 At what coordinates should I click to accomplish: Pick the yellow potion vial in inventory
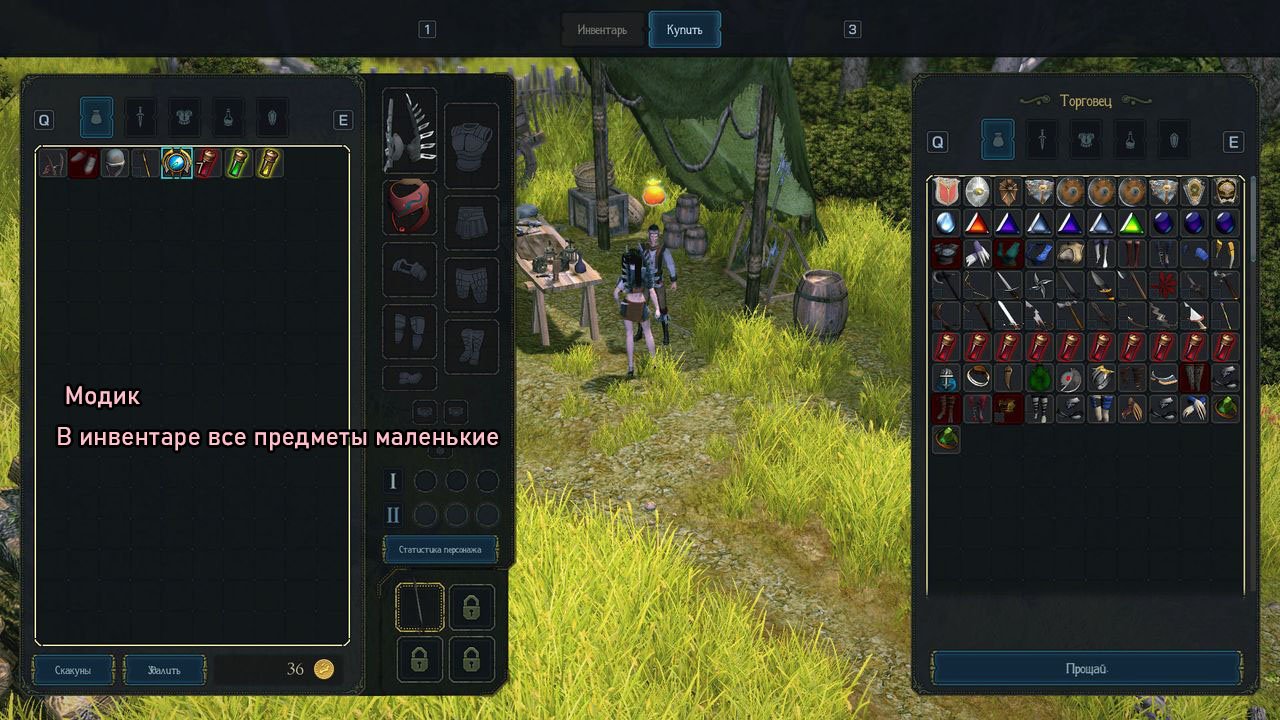coord(268,163)
